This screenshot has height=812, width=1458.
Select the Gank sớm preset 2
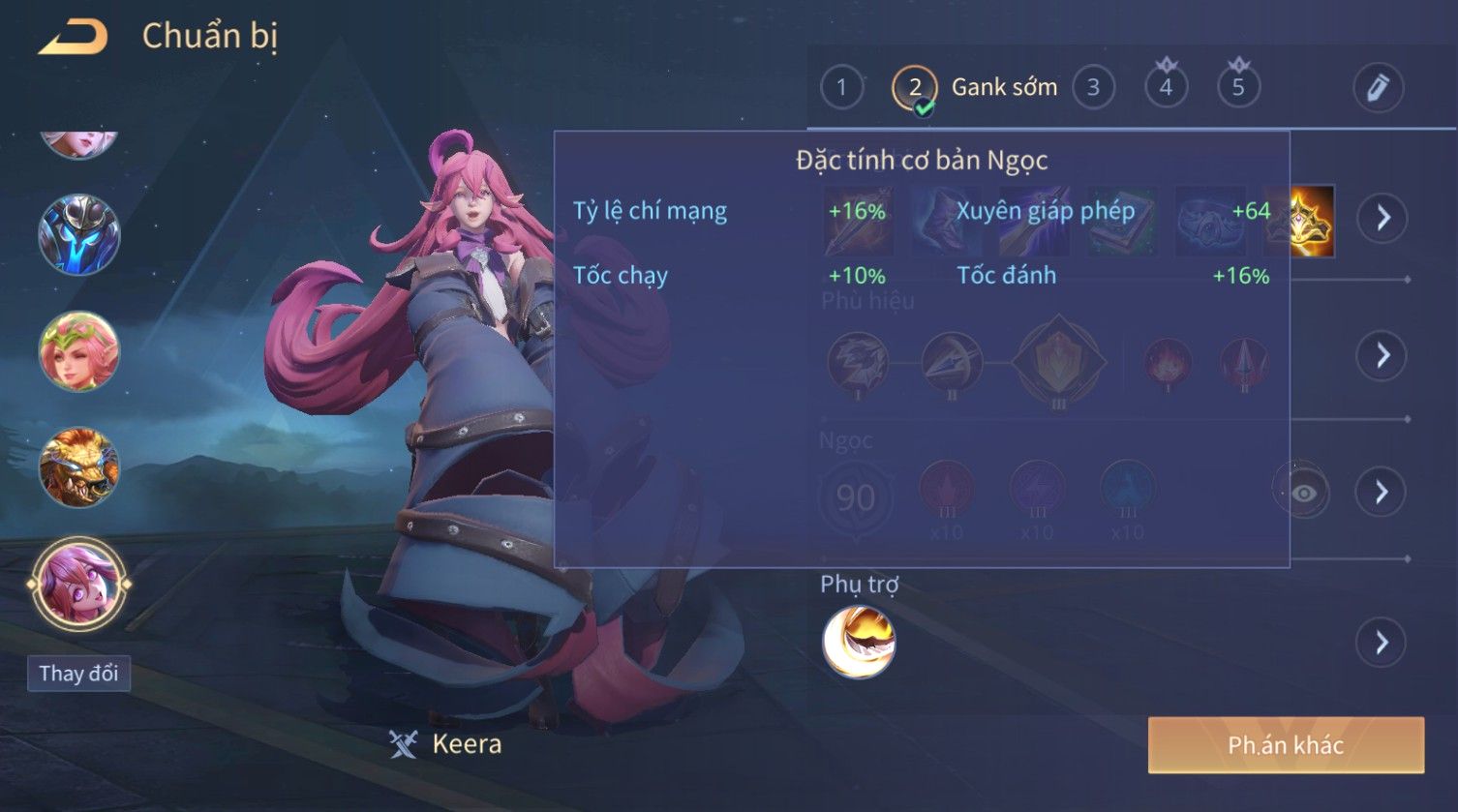[x=915, y=88]
